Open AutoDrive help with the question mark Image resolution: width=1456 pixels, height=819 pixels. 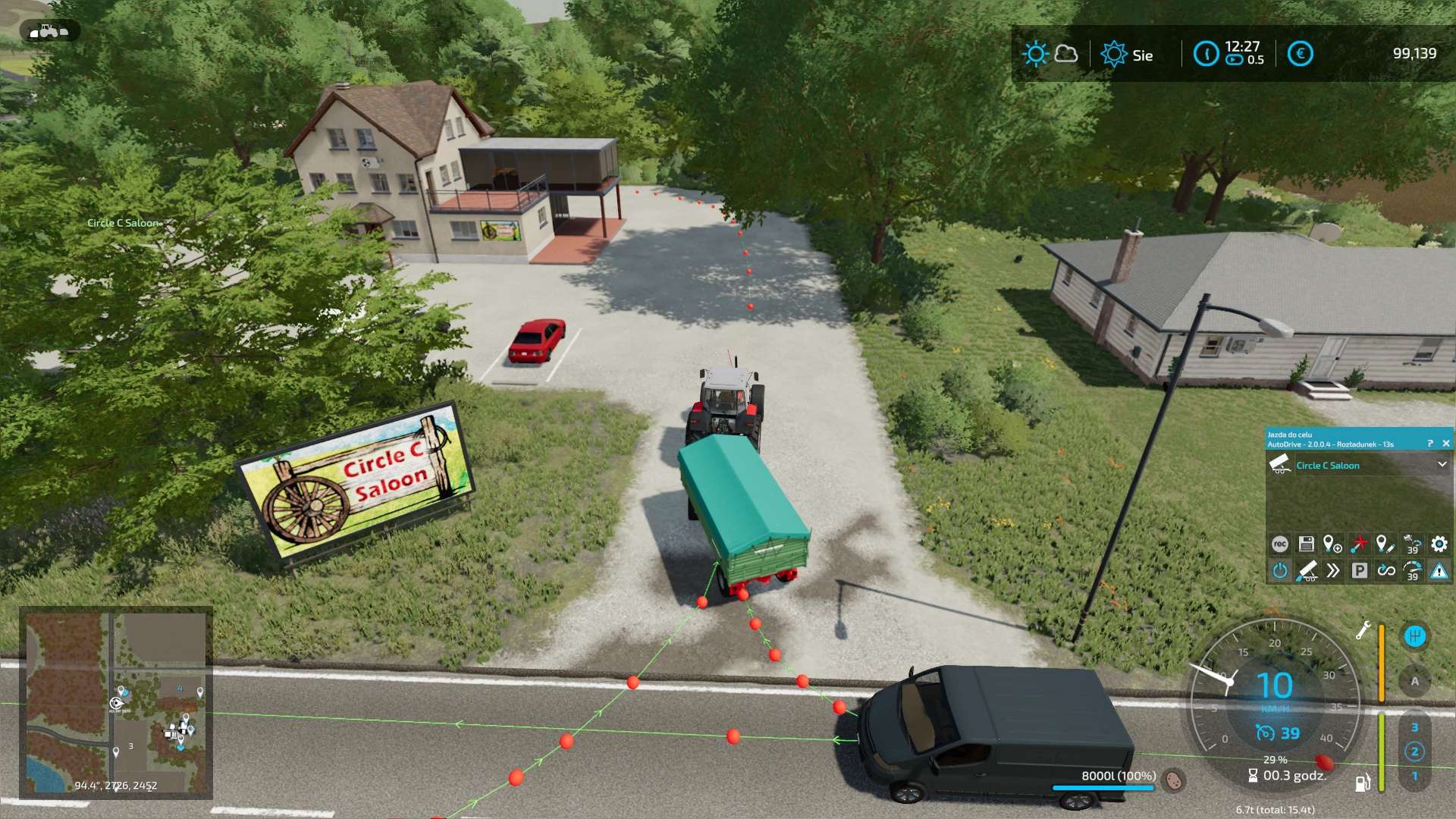(x=1430, y=444)
